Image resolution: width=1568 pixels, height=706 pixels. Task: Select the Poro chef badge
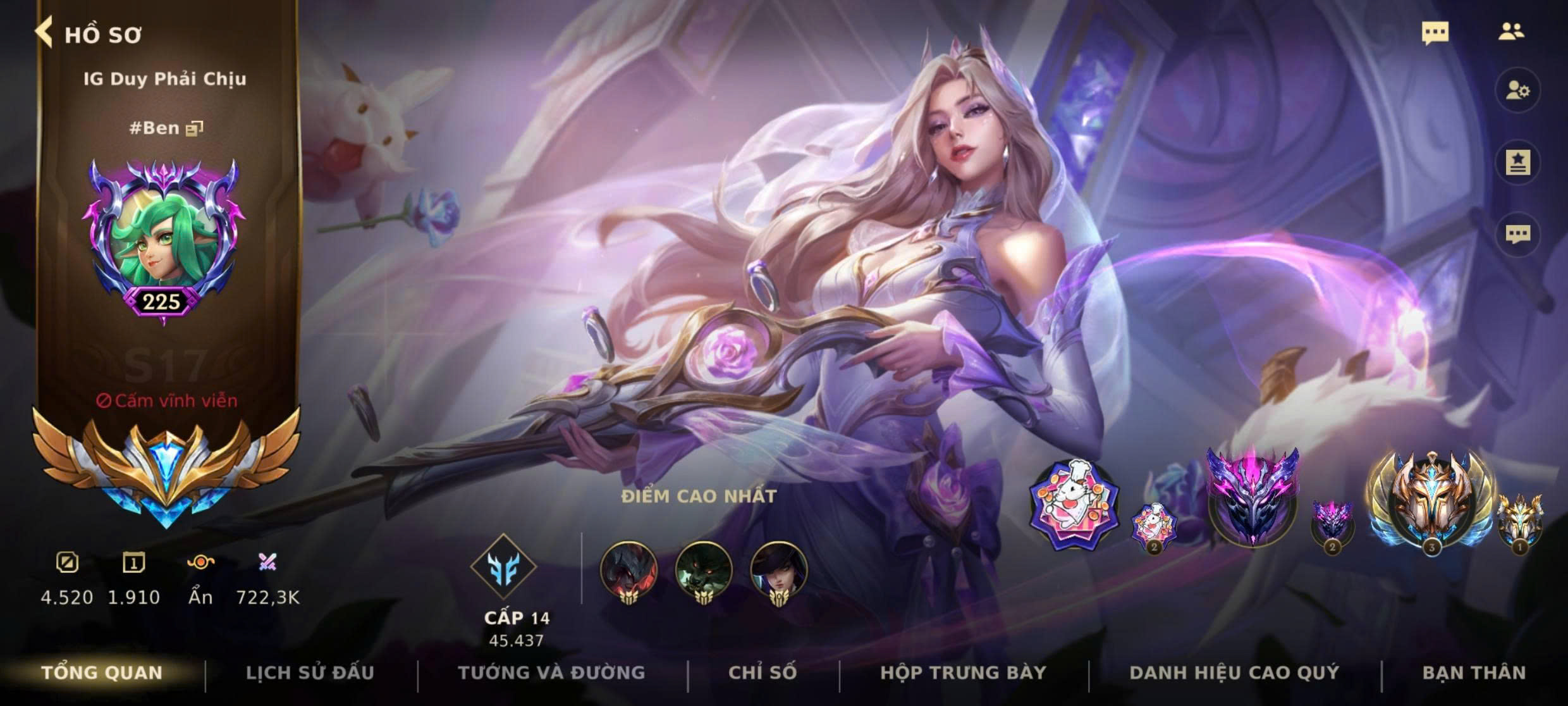1074,505
